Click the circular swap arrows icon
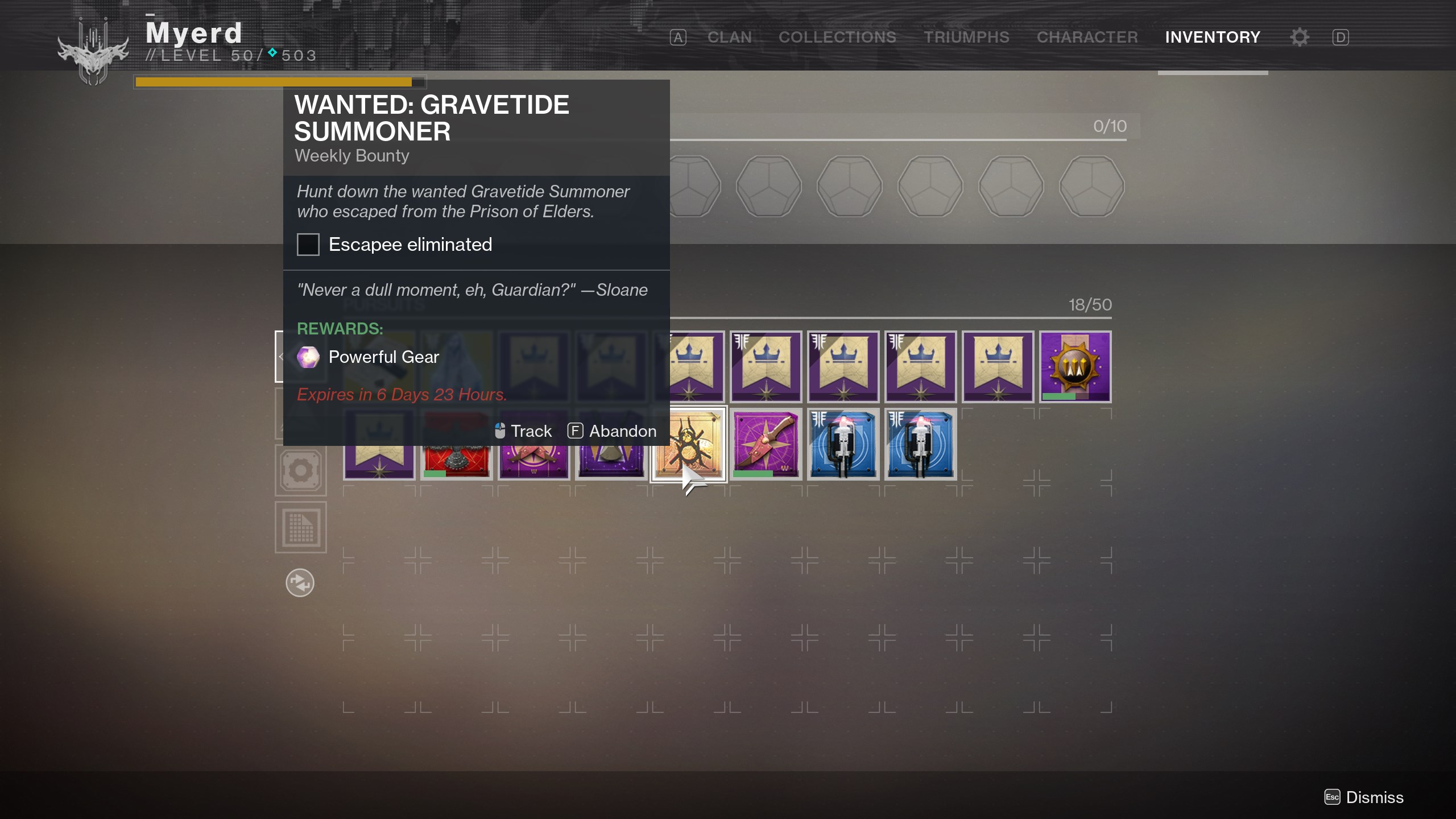This screenshot has width=1456, height=819. (x=300, y=583)
